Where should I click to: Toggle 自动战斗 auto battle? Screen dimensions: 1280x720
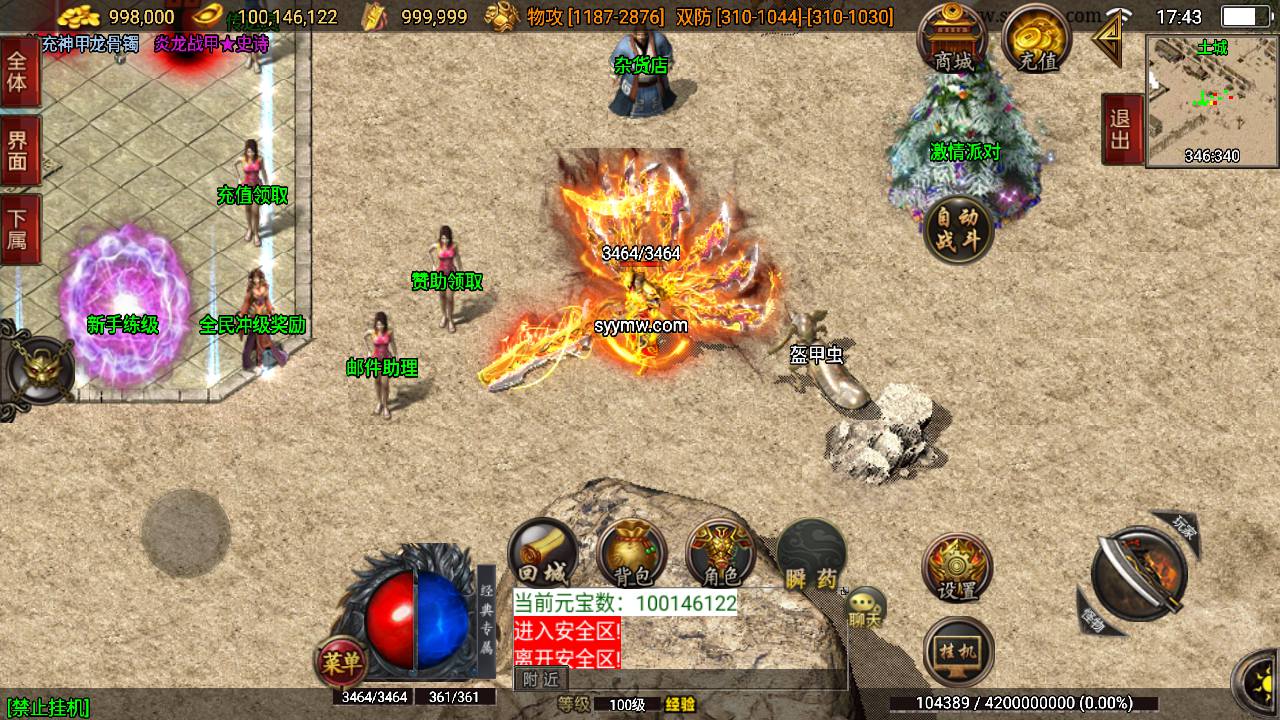[x=958, y=229]
